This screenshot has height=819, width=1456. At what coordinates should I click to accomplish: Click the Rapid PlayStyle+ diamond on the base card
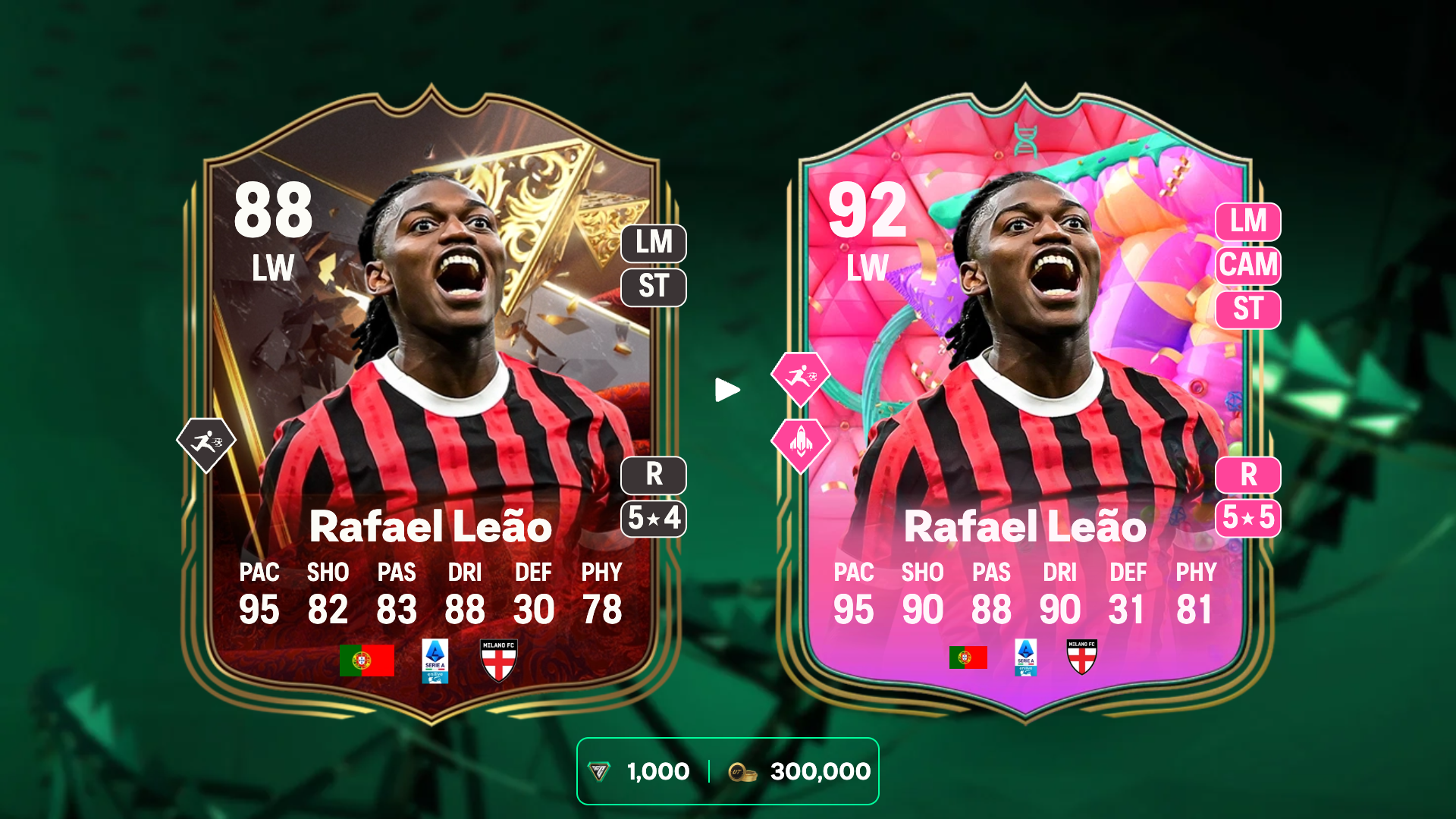[207, 440]
